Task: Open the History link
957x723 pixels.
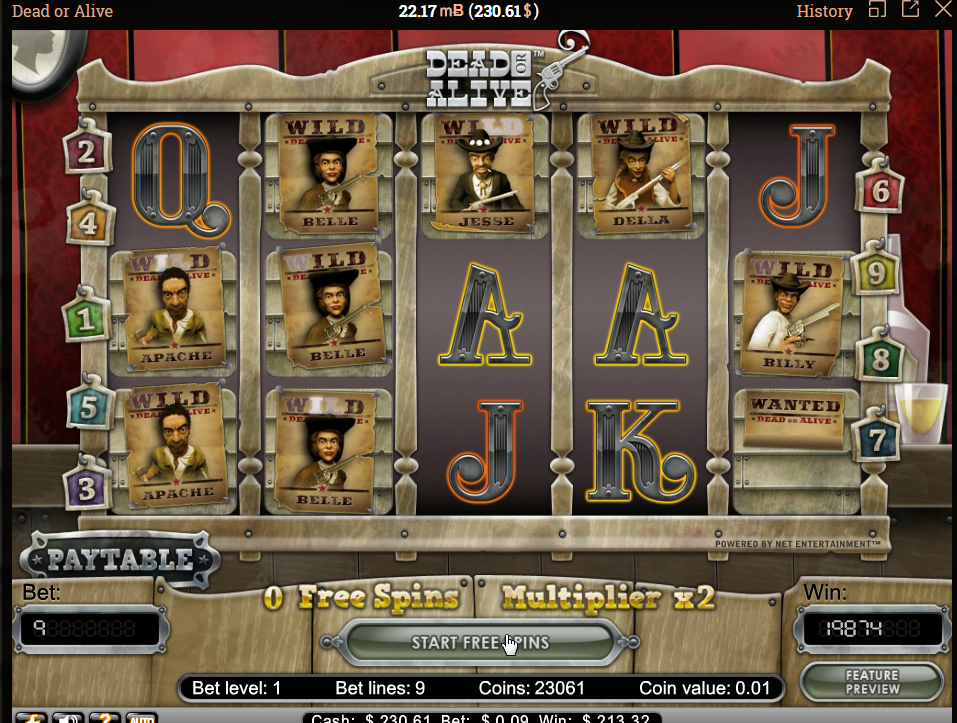Action: pos(824,11)
